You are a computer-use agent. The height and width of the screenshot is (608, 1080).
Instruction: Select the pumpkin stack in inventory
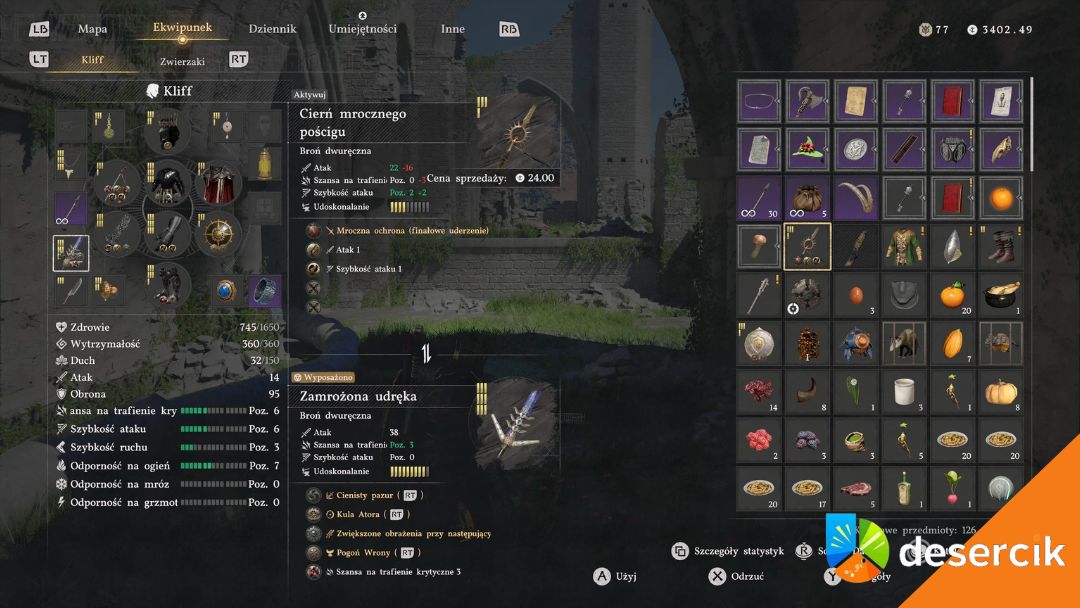(1003, 393)
